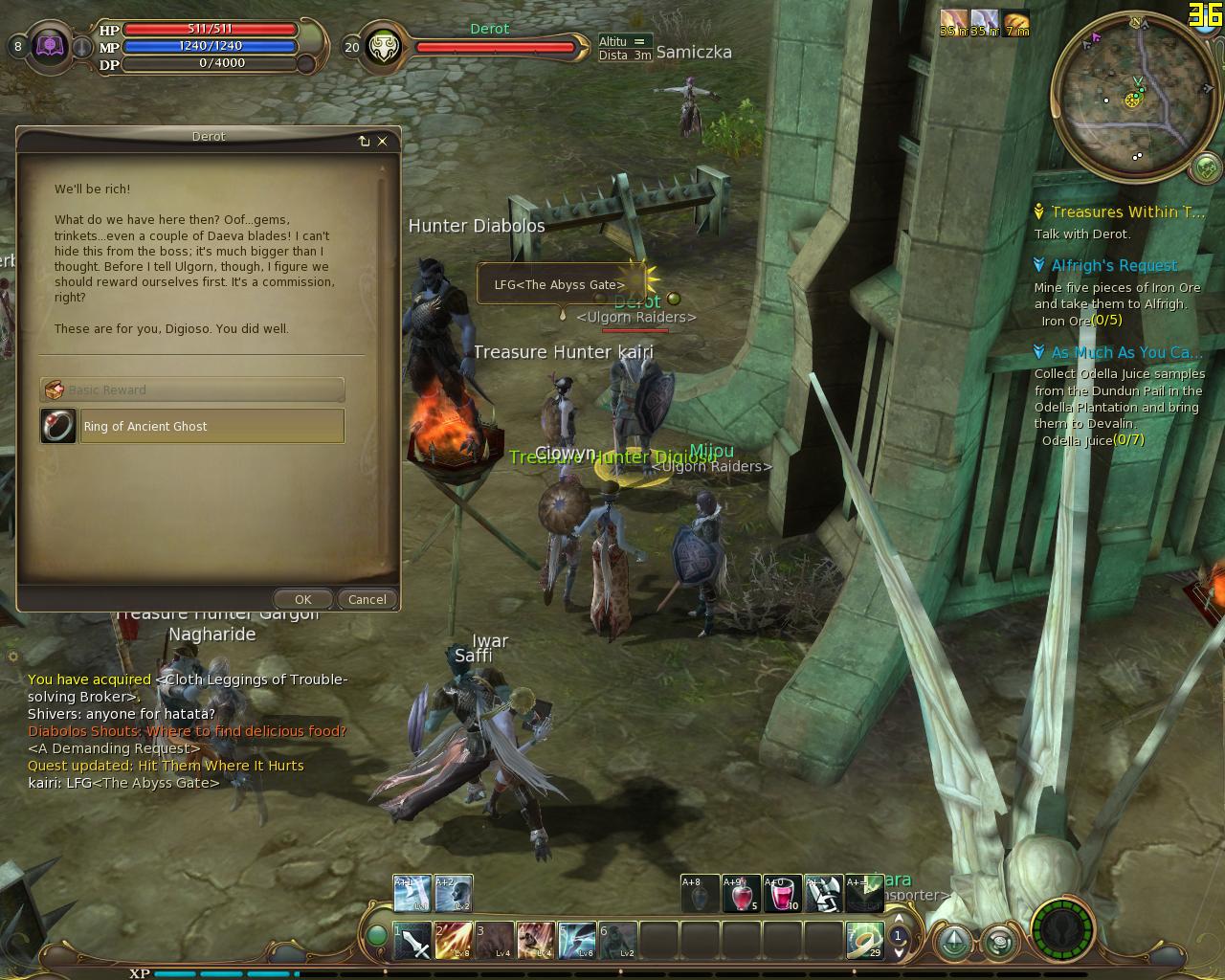Viewport: 1225px width, 980px height.
Task: Open Alfrigh's Request in quest tracker
Action: pos(1114,266)
